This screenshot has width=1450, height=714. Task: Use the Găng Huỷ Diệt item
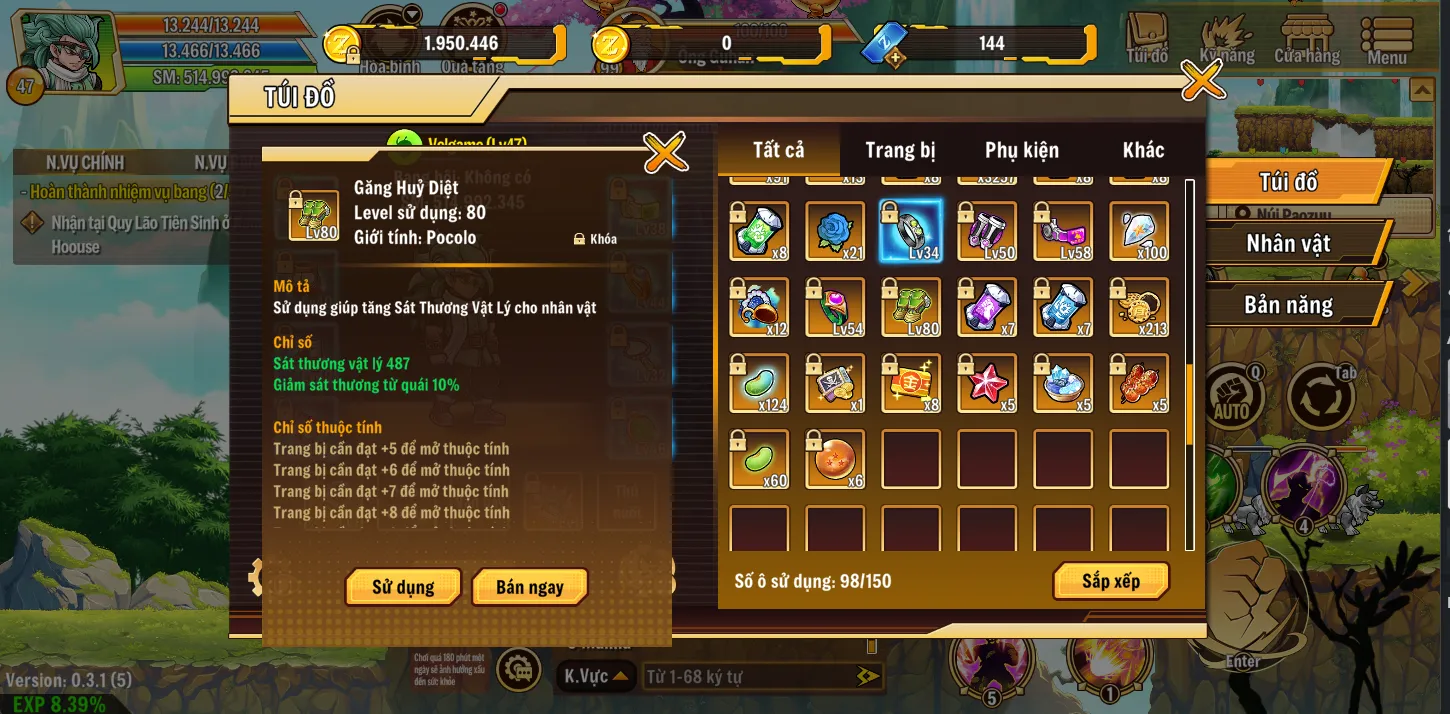[403, 587]
